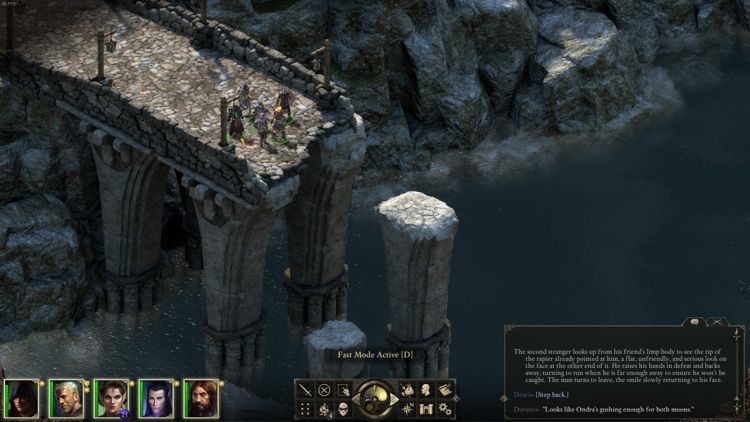Select the dark-haired woman's portrait
750x422 pixels.
[111, 398]
